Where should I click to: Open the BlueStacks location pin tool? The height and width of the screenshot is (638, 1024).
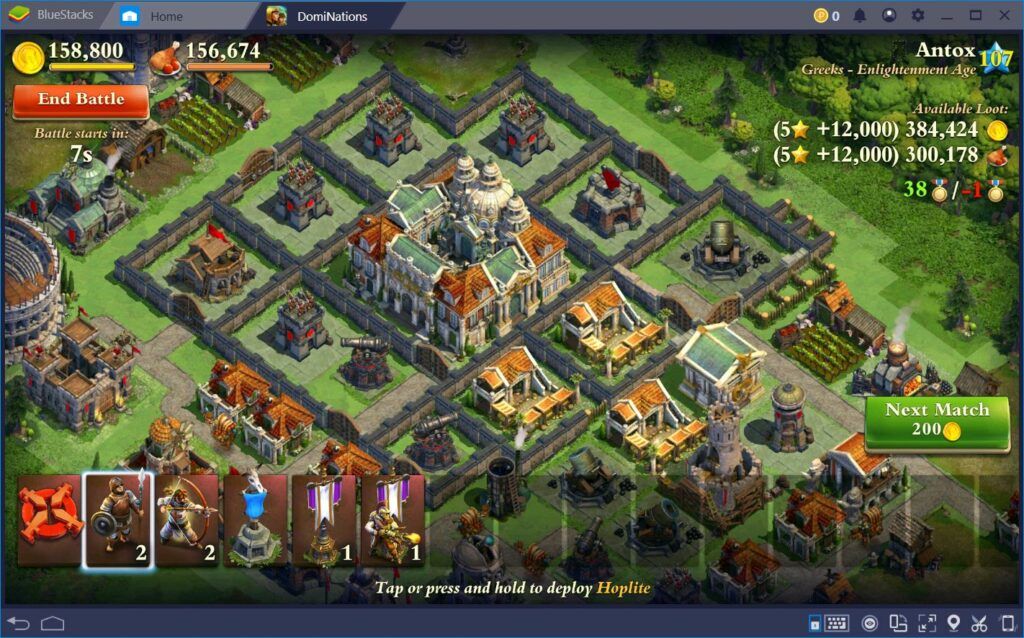953,623
